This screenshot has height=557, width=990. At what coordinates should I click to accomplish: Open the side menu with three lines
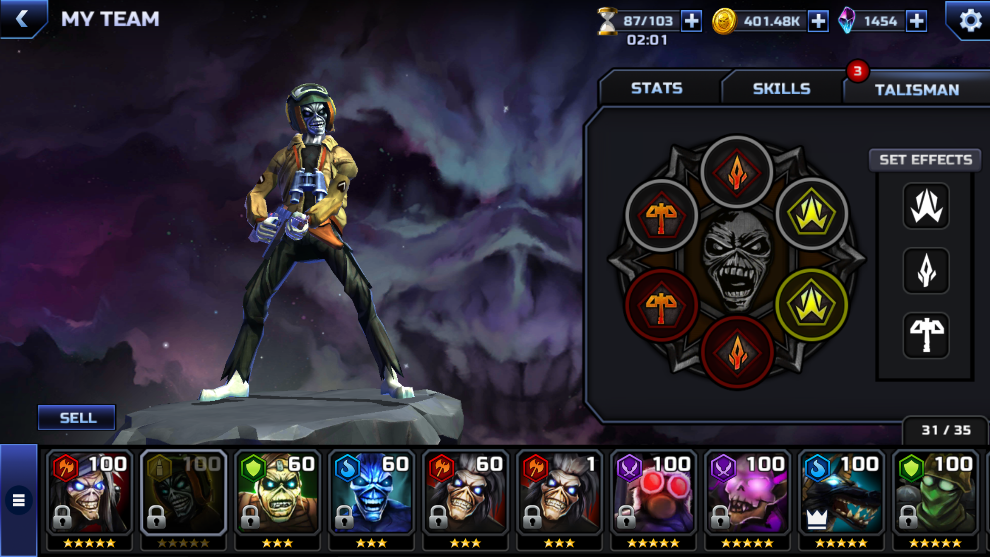click(x=18, y=500)
